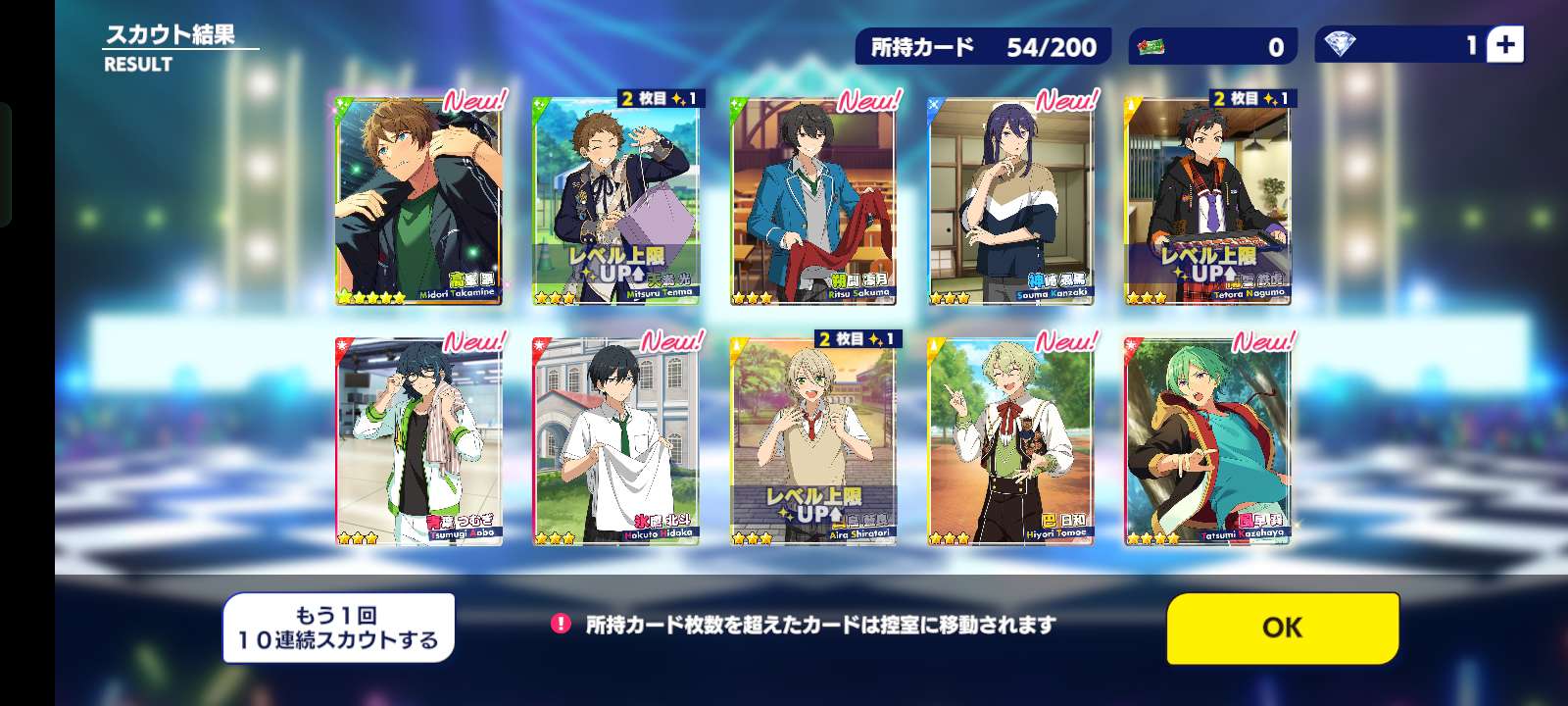The width and height of the screenshot is (1568, 706).
Task: Confirm results with the yellow OK button
Action: pyautogui.click(x=1282, y=628)
